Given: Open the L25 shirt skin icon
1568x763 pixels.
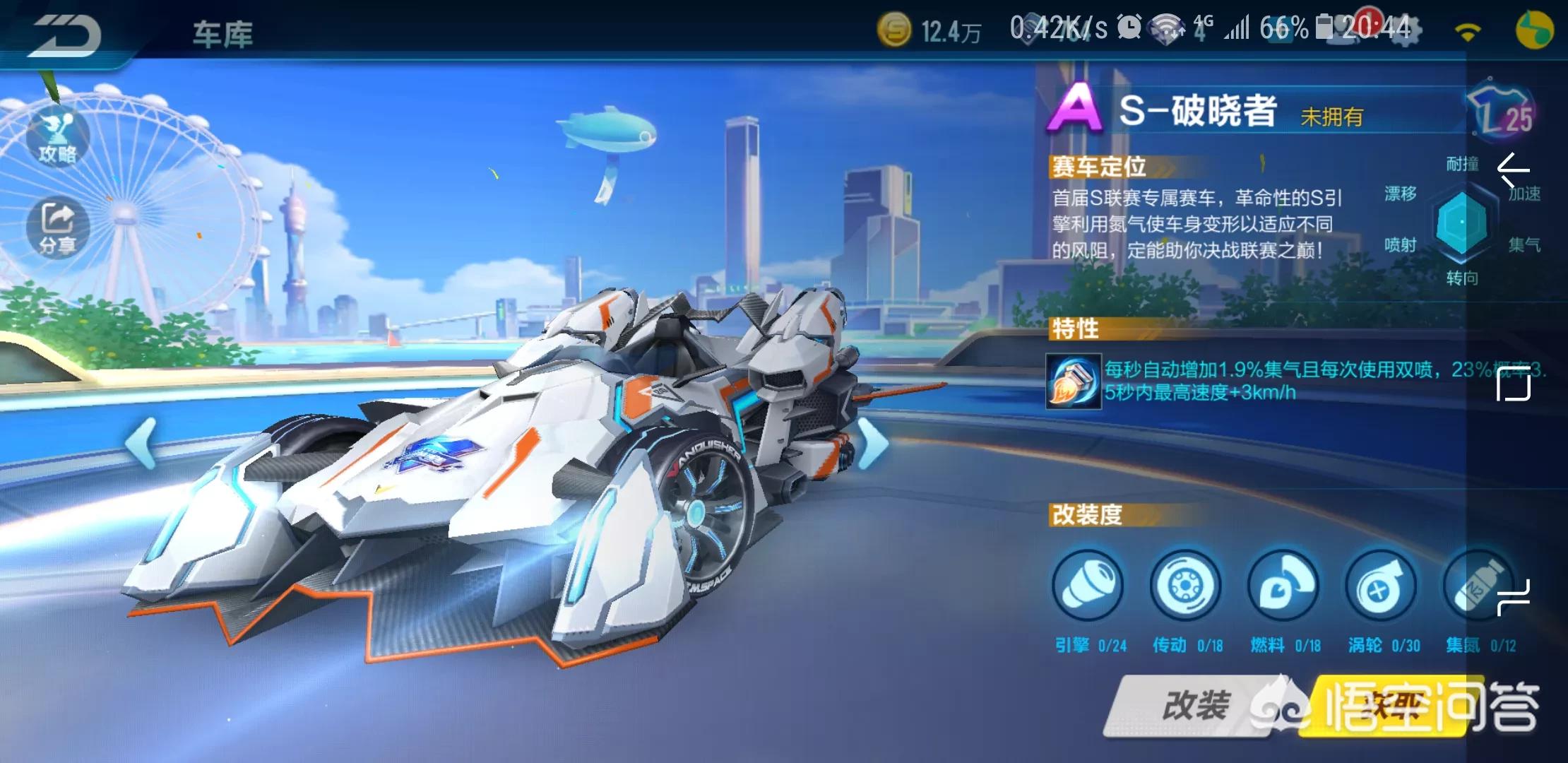Looking at the screenshot, I should pos(1503,113).
